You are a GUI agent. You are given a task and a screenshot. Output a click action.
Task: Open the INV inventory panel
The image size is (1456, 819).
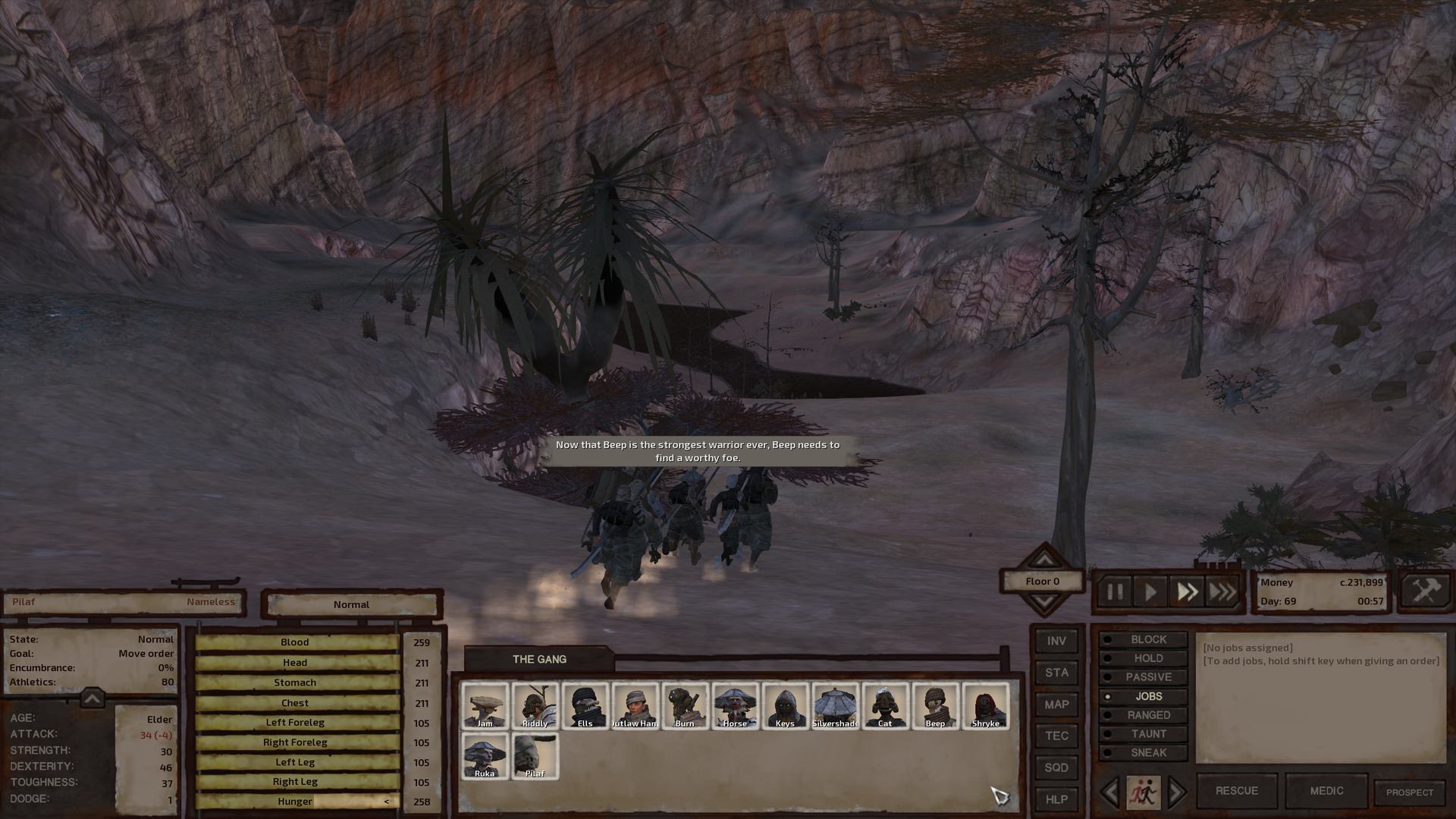coord(1056,641)
